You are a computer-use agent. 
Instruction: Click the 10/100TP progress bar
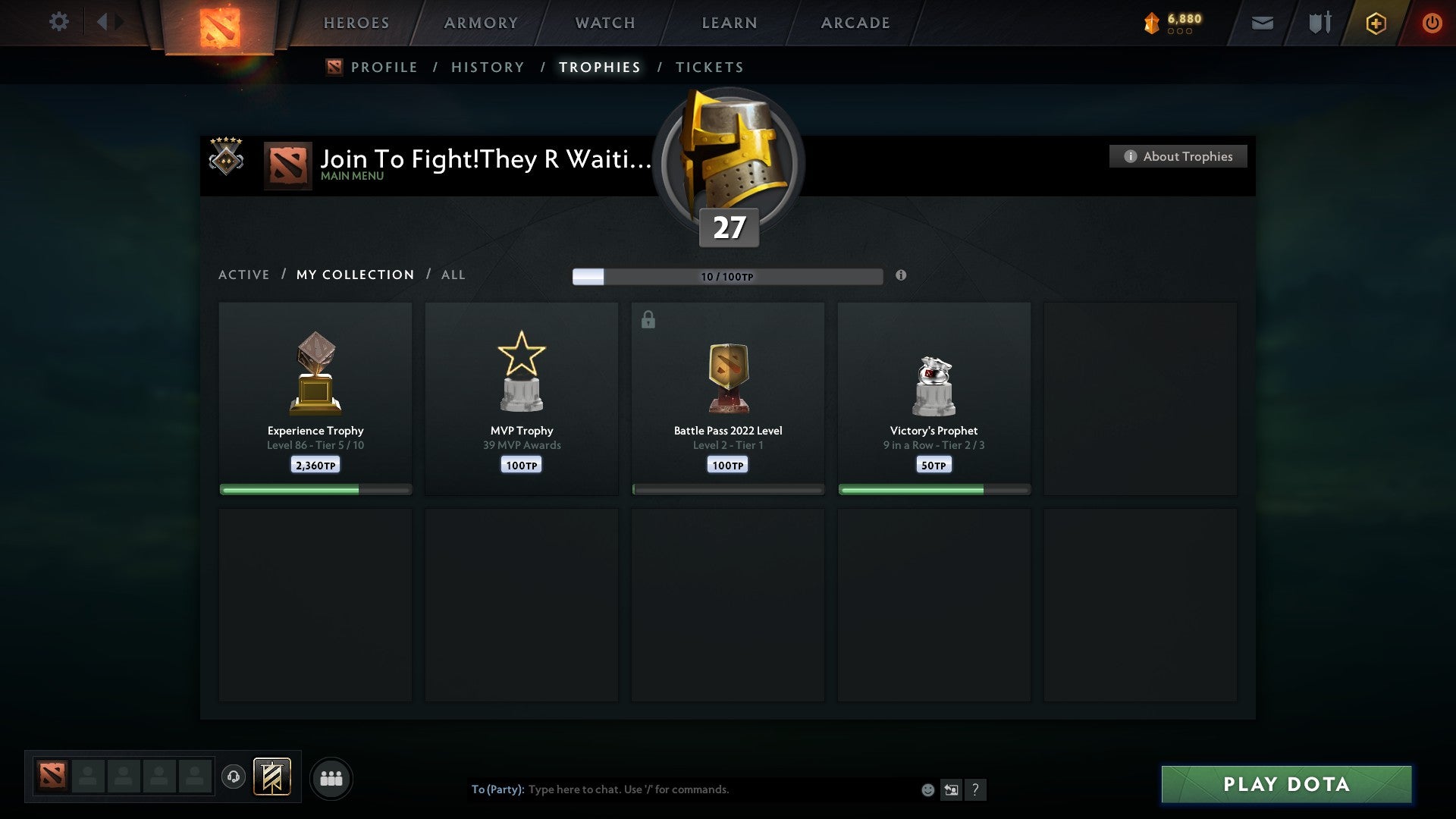[728, 276]
